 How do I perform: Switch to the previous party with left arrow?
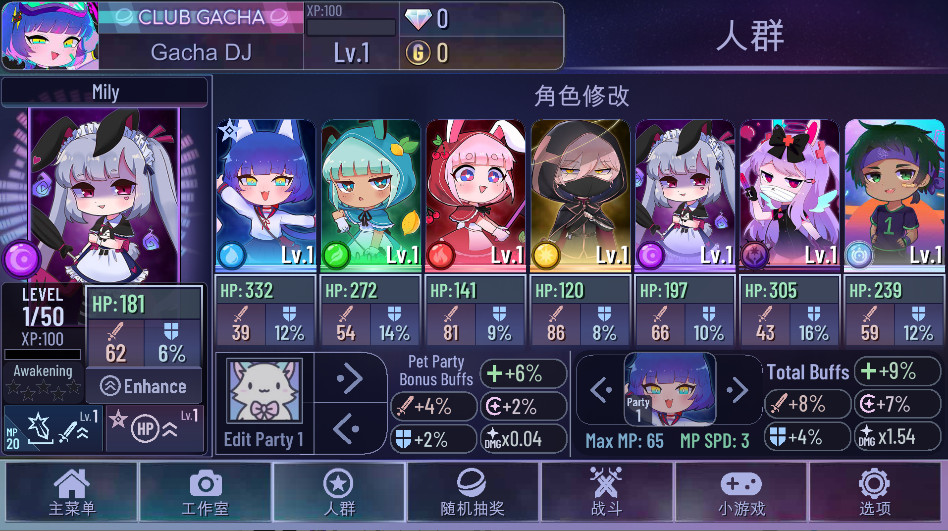tap(600, 389)
